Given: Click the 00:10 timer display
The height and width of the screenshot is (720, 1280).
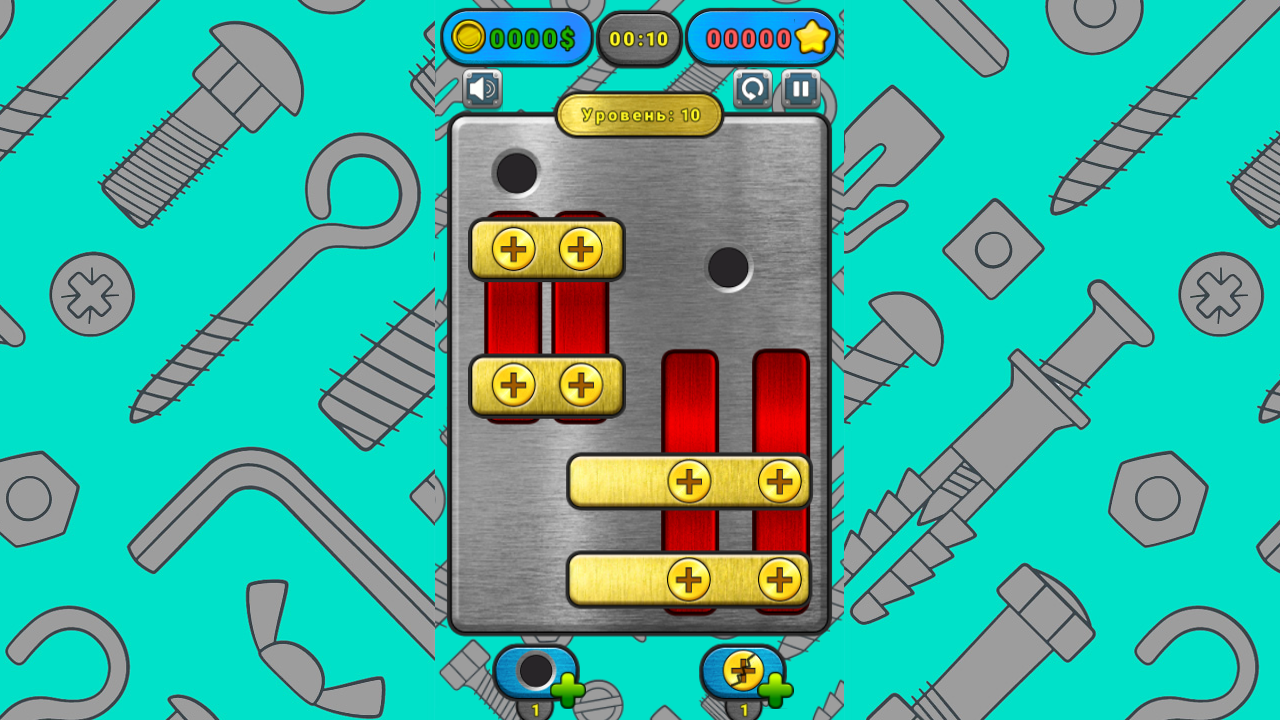Looking at the screenshot, I should tap(639, 39).
